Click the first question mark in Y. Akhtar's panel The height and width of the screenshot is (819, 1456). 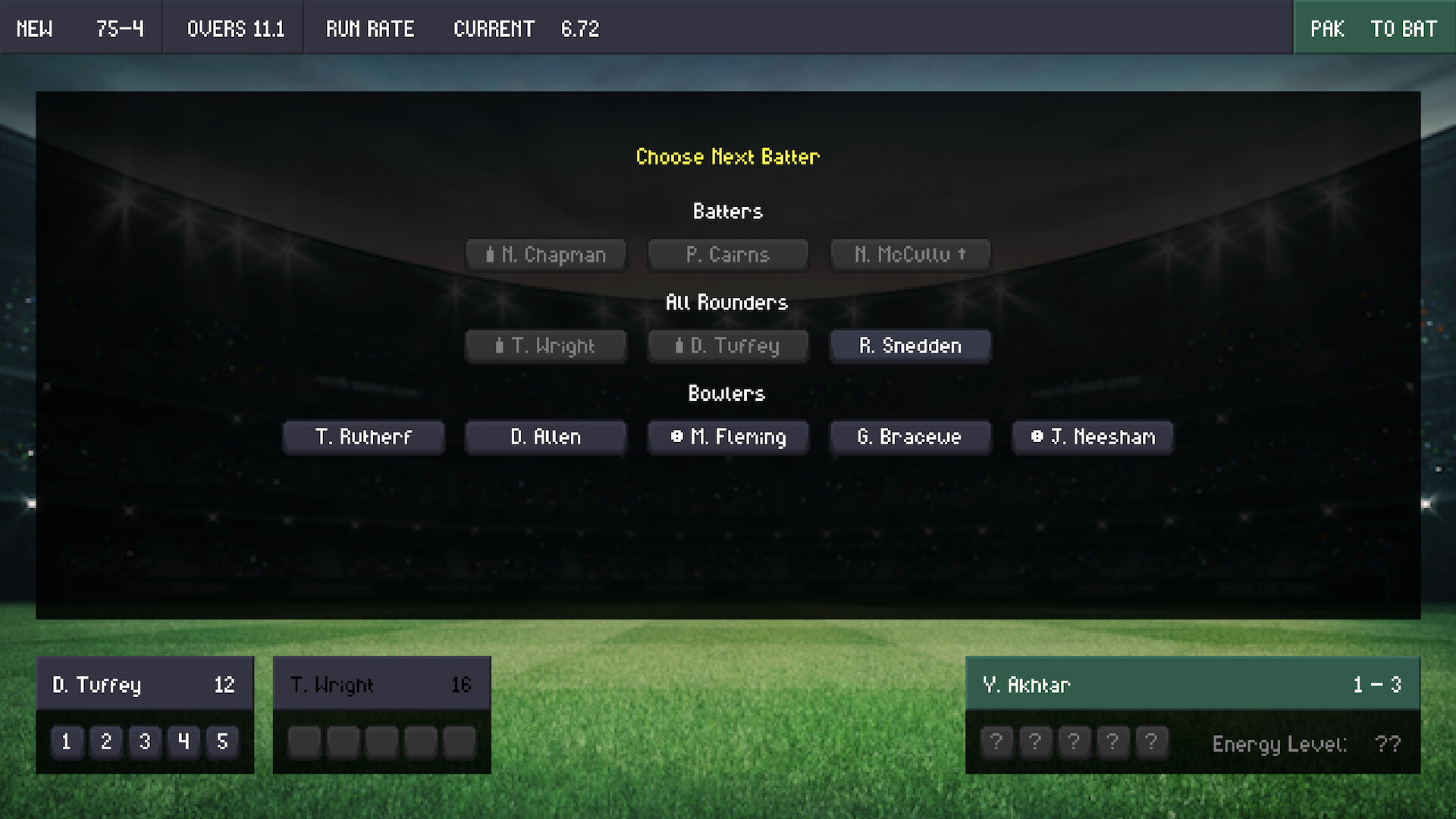coord(996,742)
